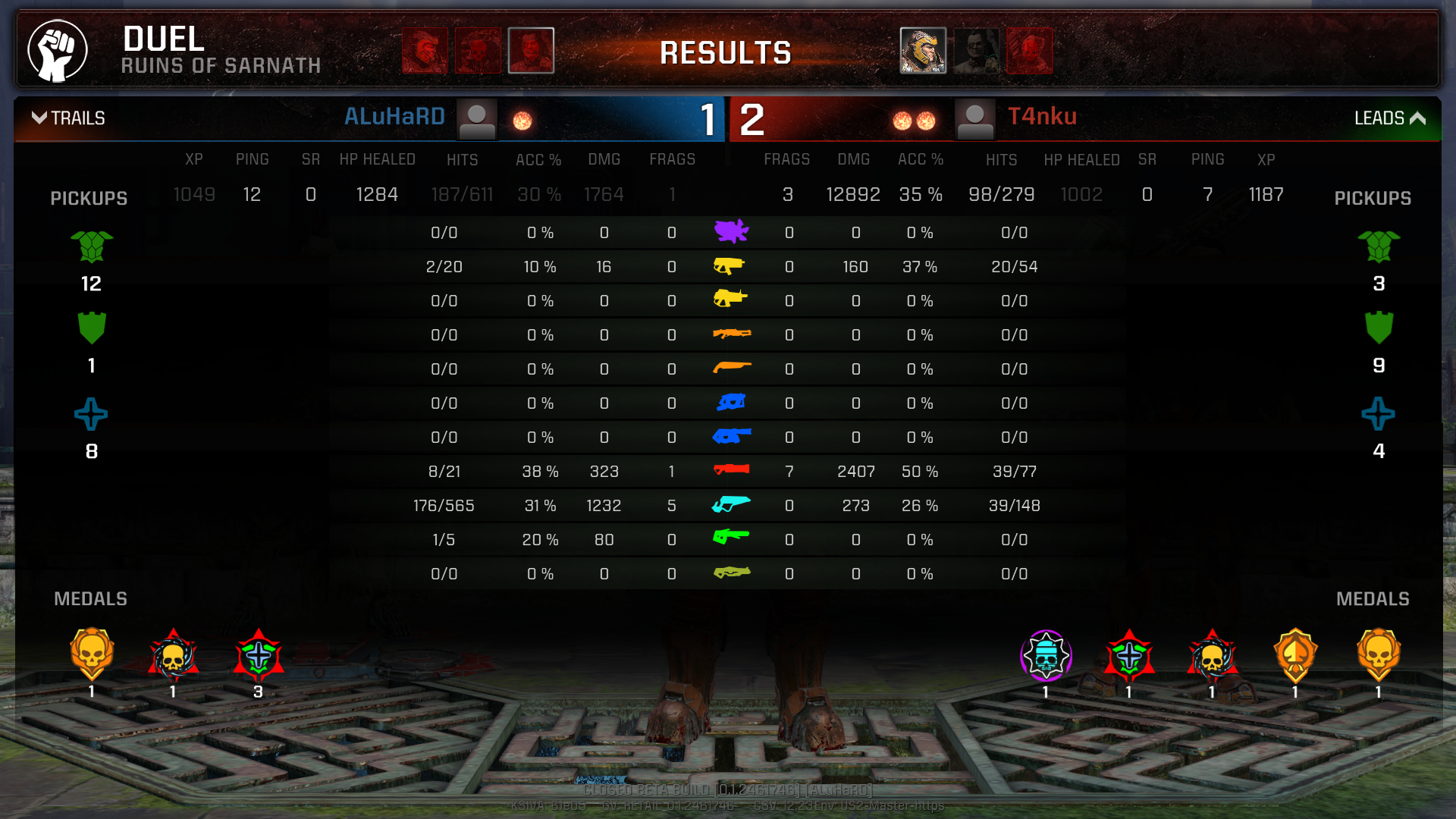Inspect T4nku's purple-ringed skull medal
The width and height of the screenshot is (1456, 819).
1046,656
